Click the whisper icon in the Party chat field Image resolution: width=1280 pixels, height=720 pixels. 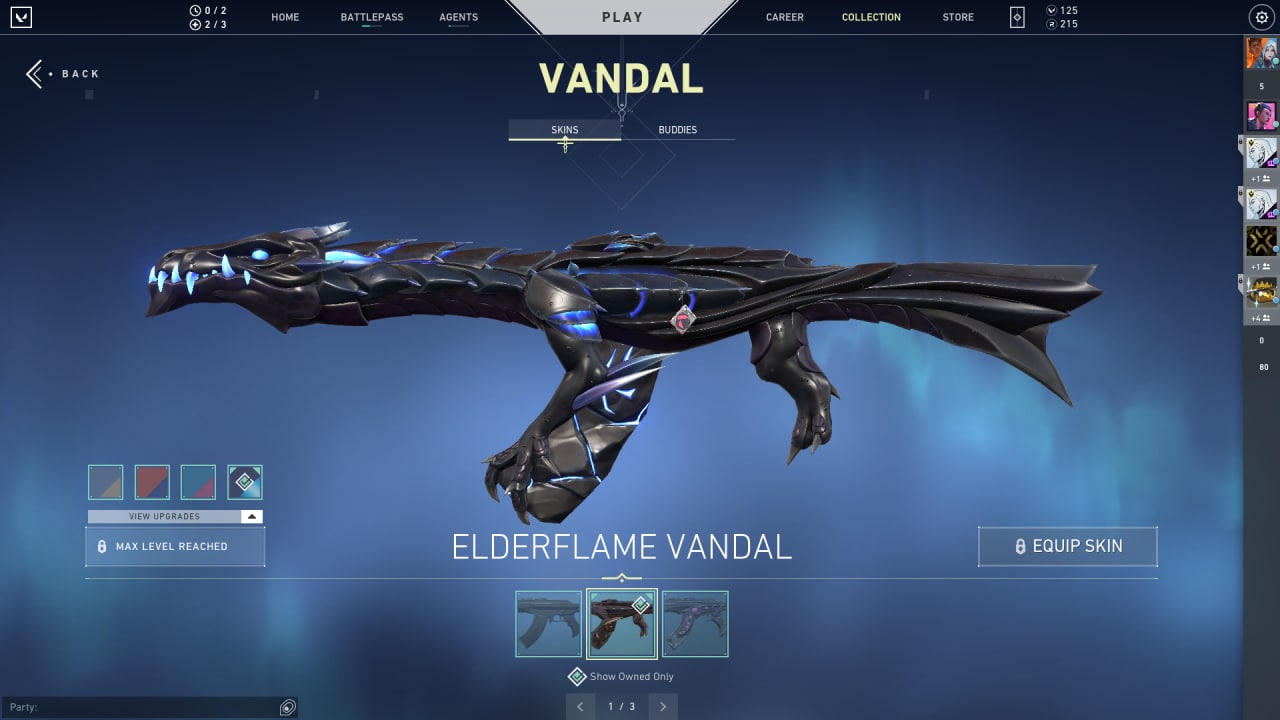point(288,707)
